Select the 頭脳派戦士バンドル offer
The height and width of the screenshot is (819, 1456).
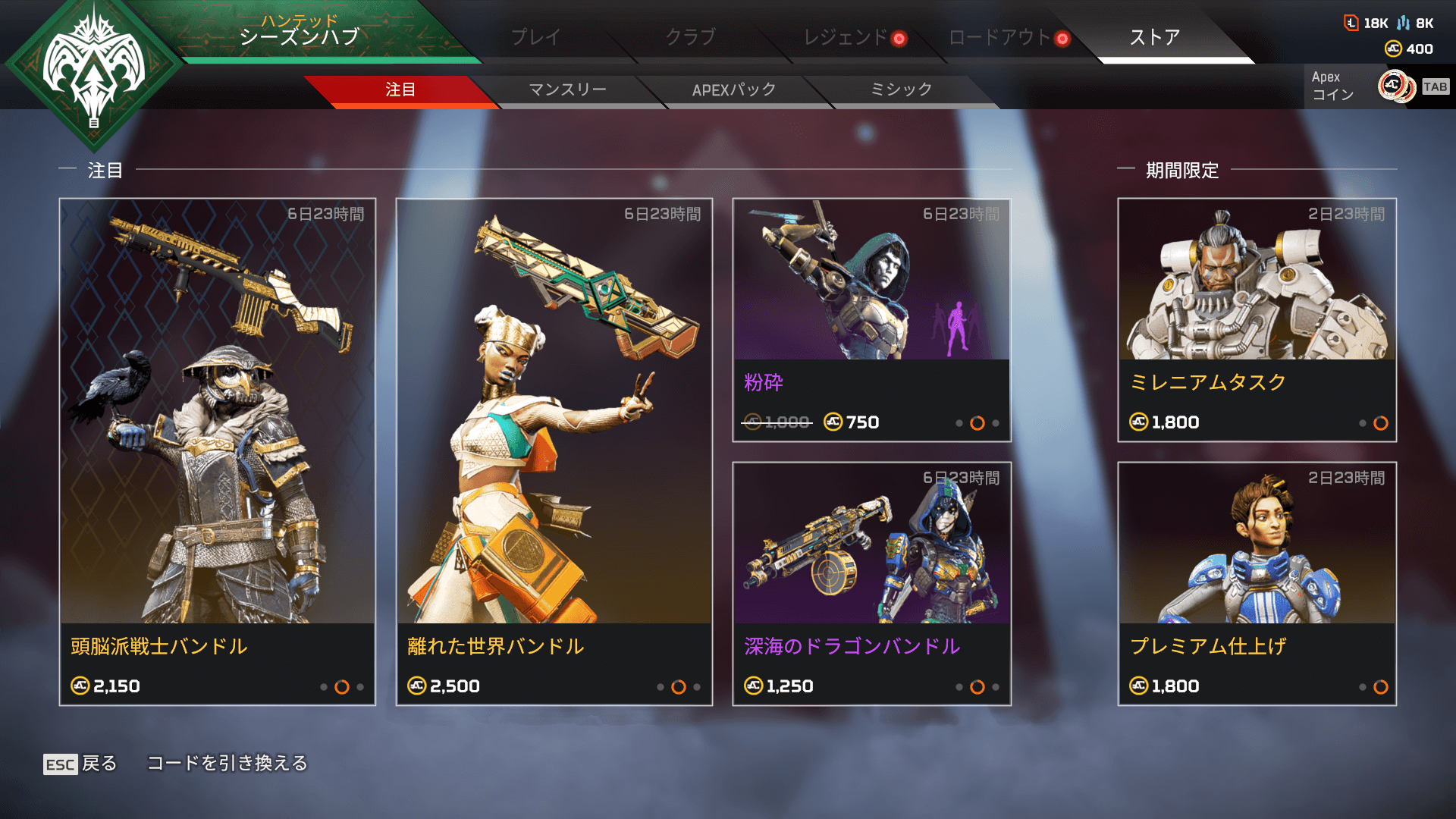point(218,451)
